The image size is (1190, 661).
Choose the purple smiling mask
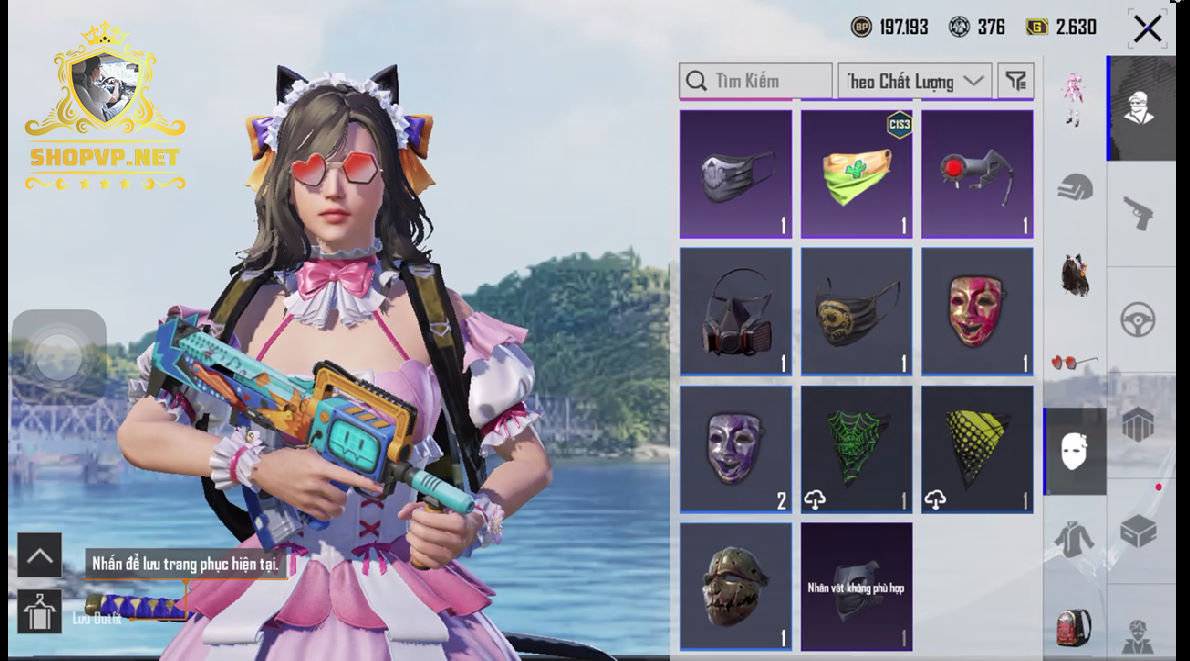click(736, 450)
